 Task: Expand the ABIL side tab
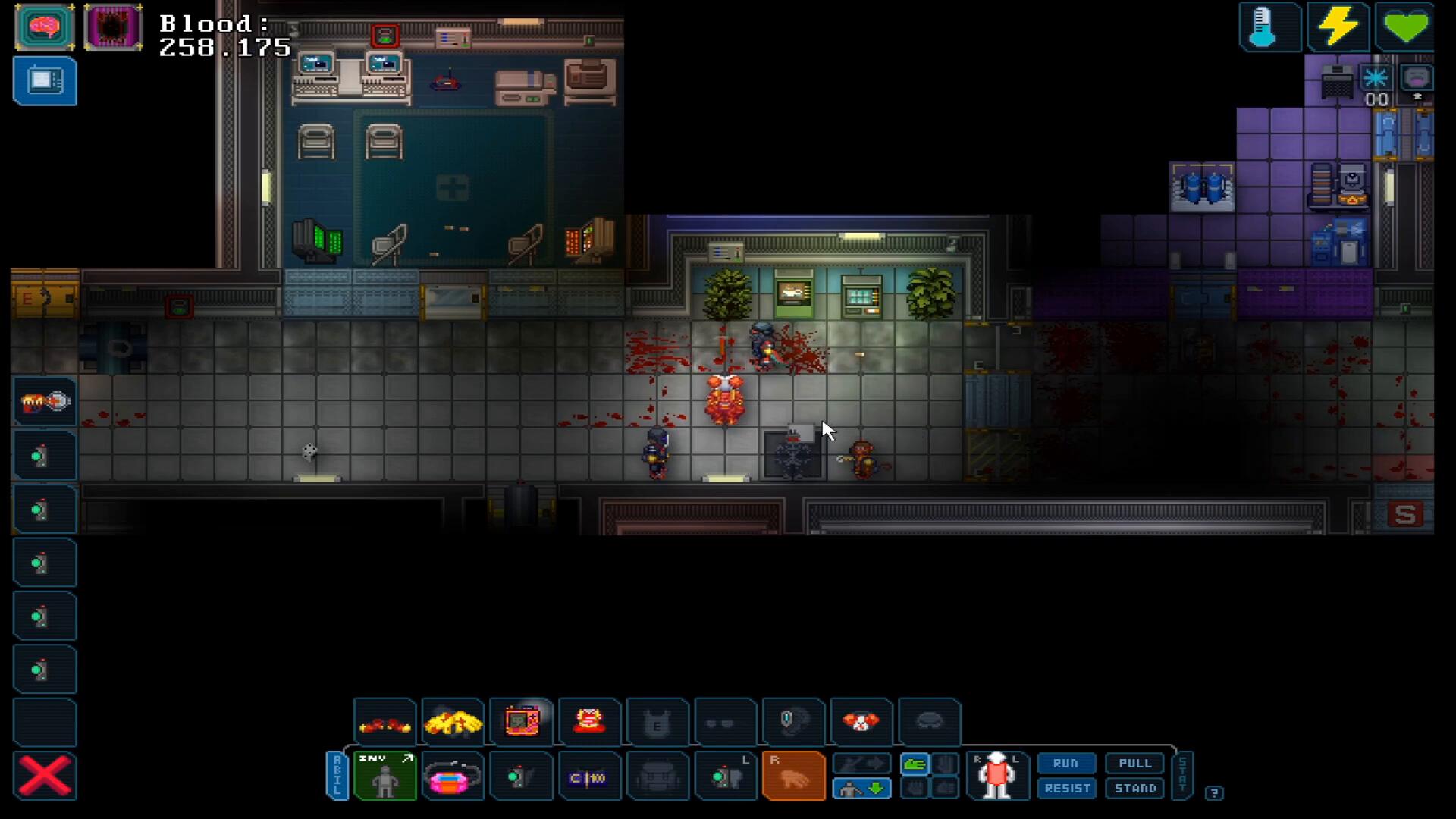pos(337,776)
